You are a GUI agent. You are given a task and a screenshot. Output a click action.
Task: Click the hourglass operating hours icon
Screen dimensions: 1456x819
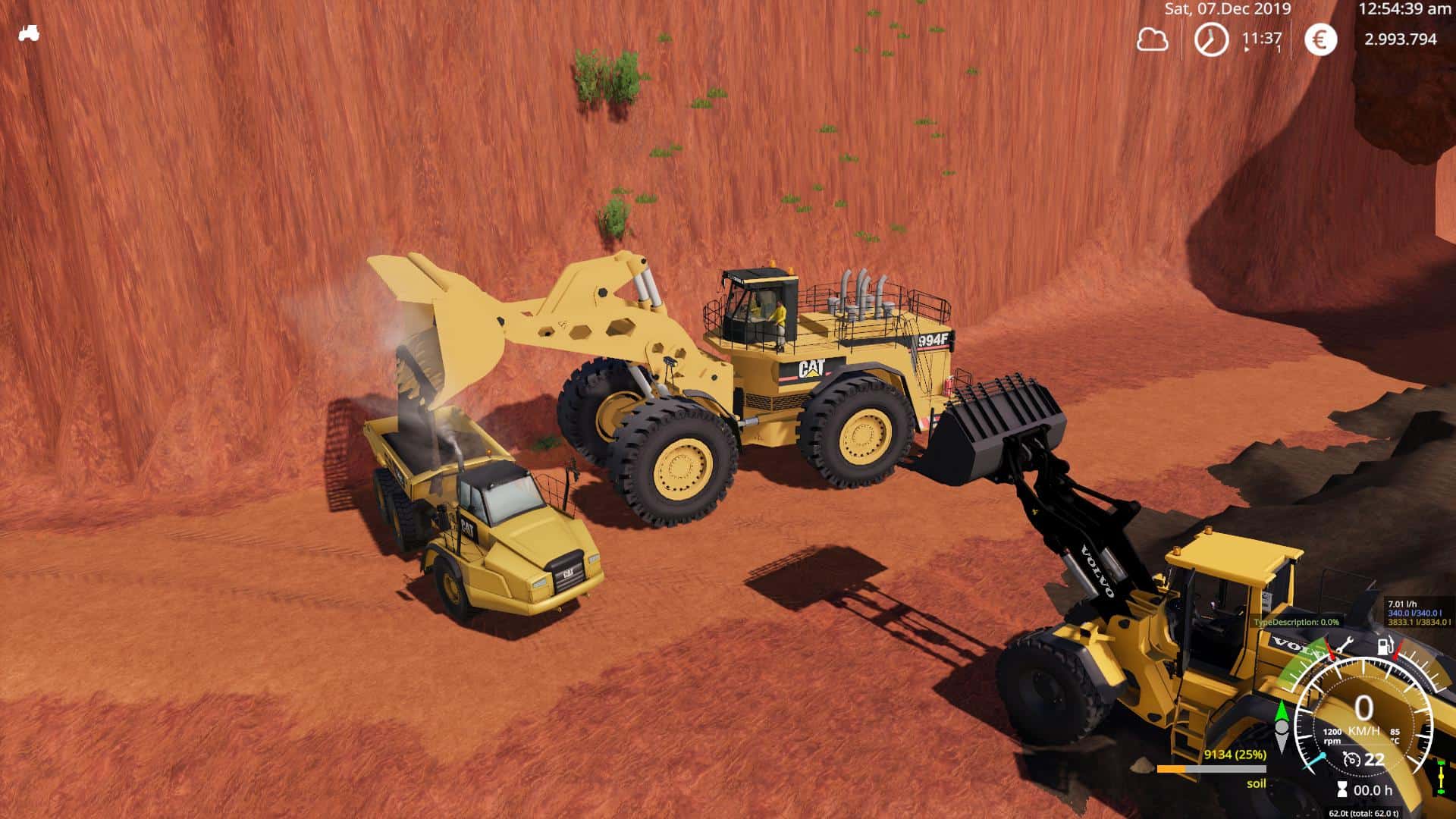[1342, 790]
